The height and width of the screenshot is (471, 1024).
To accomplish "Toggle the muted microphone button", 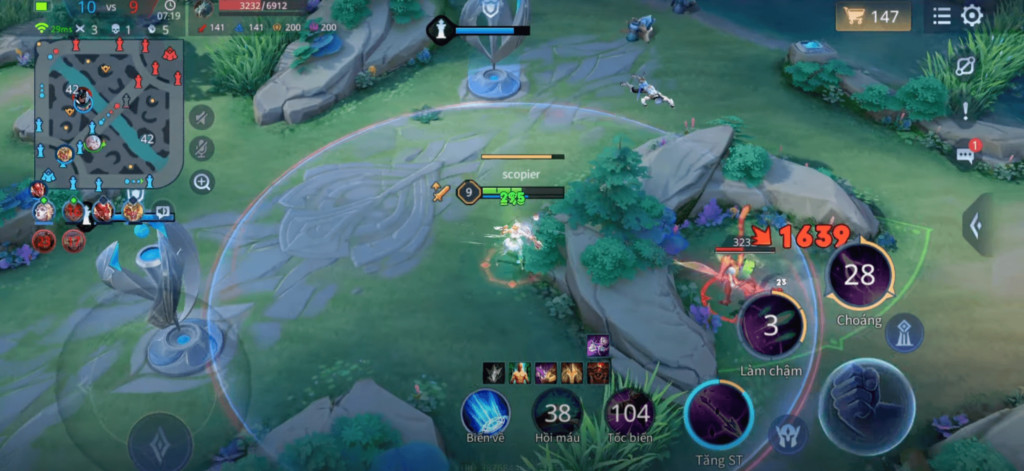I will (201, 149).
